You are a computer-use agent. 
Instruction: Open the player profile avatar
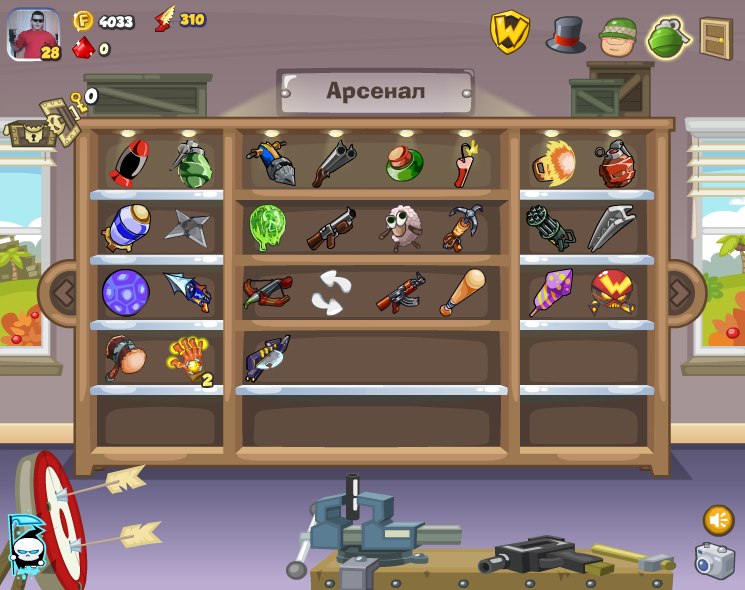[x=33, y=34]
